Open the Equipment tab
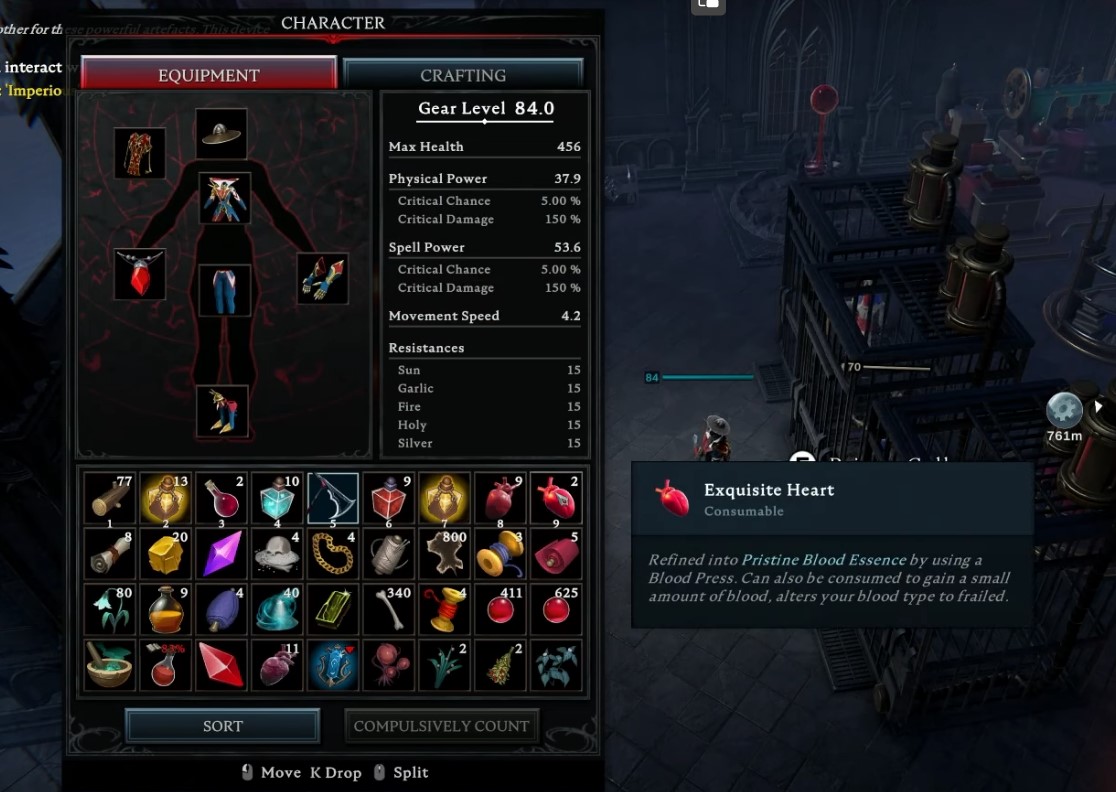 [x=209, y=75]
